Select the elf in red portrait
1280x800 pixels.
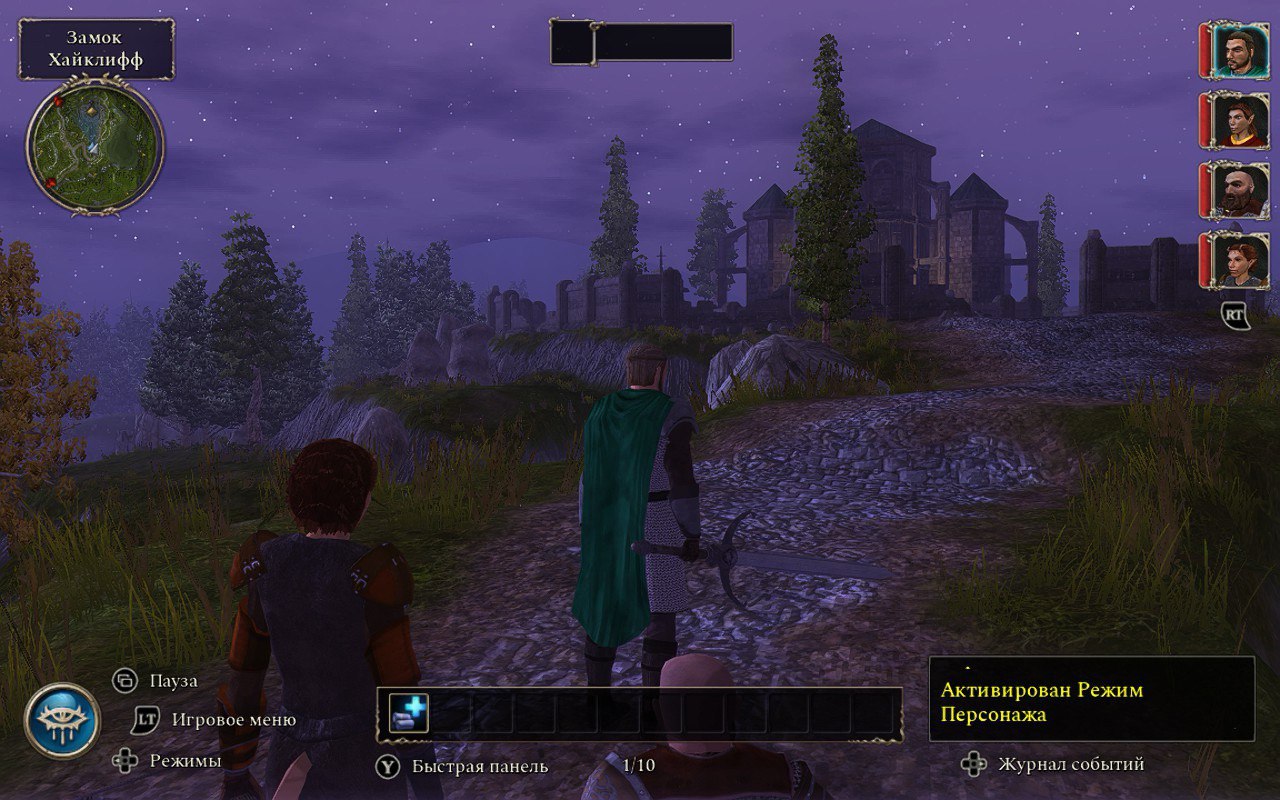tap(1240, 121)
